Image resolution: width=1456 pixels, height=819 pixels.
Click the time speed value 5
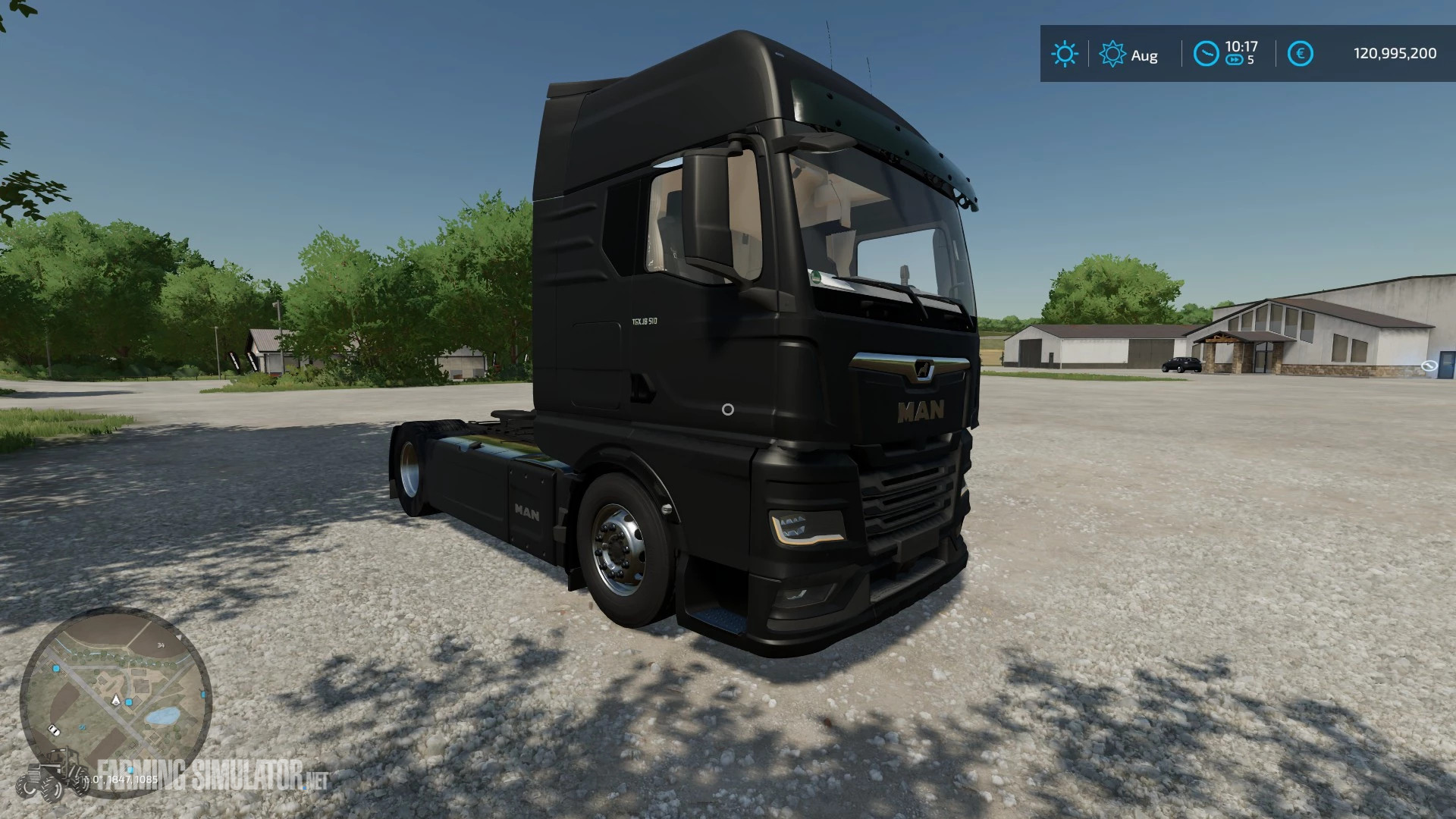[x=1250, y=58]
